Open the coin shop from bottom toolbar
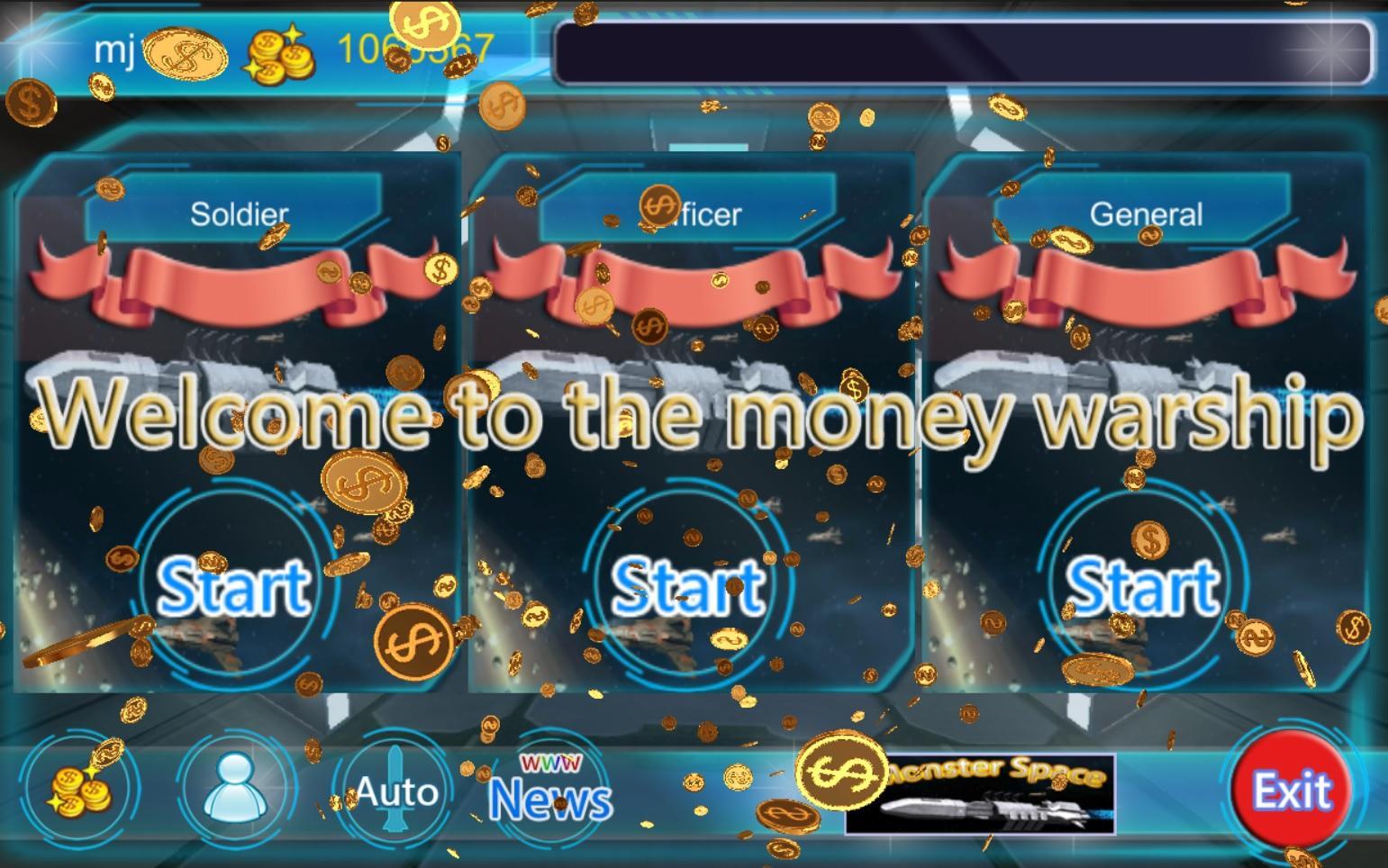The width and height of the screenshot is (1388, 868). click(87, 789)
